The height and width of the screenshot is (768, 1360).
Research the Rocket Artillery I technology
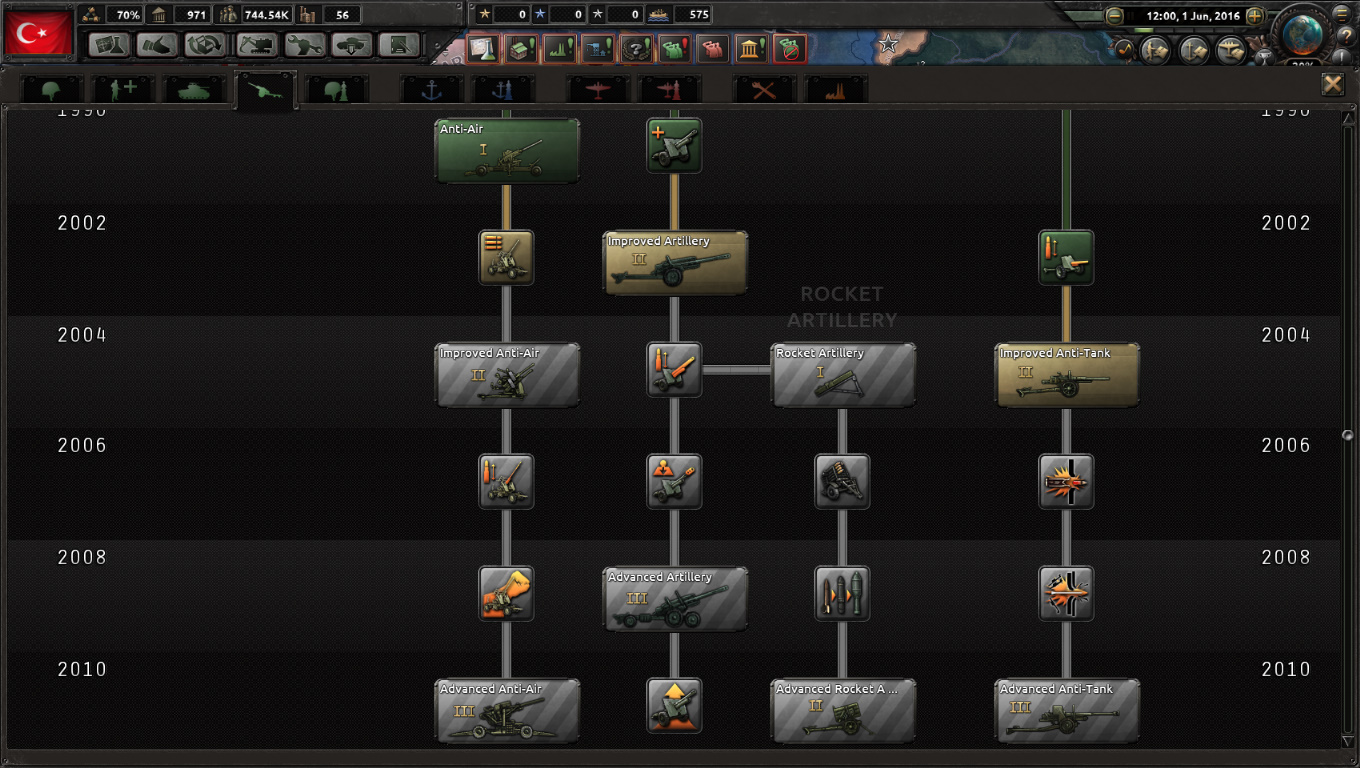pyautogui.click(x=843, y=374)
